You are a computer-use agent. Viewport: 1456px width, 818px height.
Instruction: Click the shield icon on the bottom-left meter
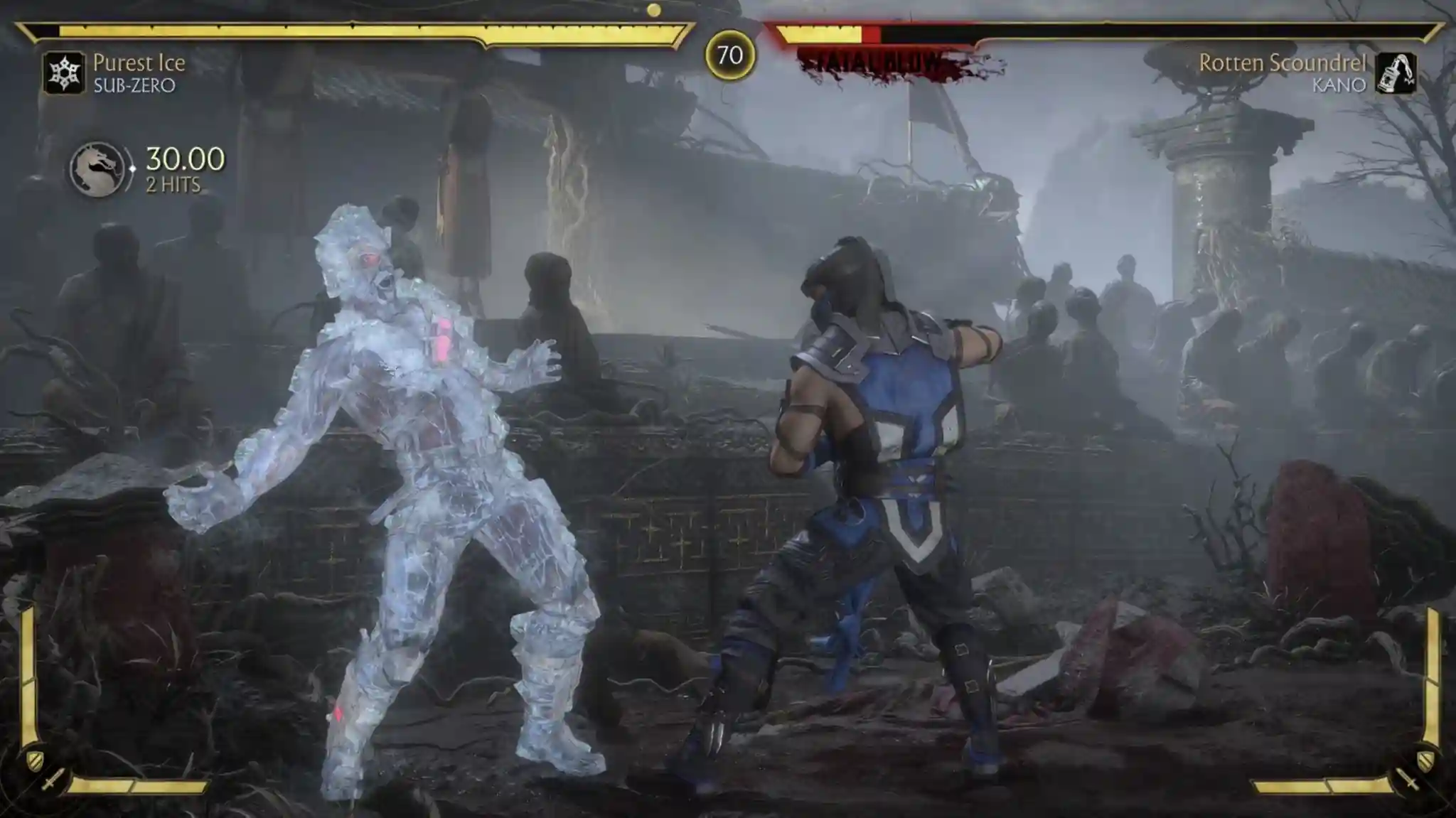(x=36, y=760)
